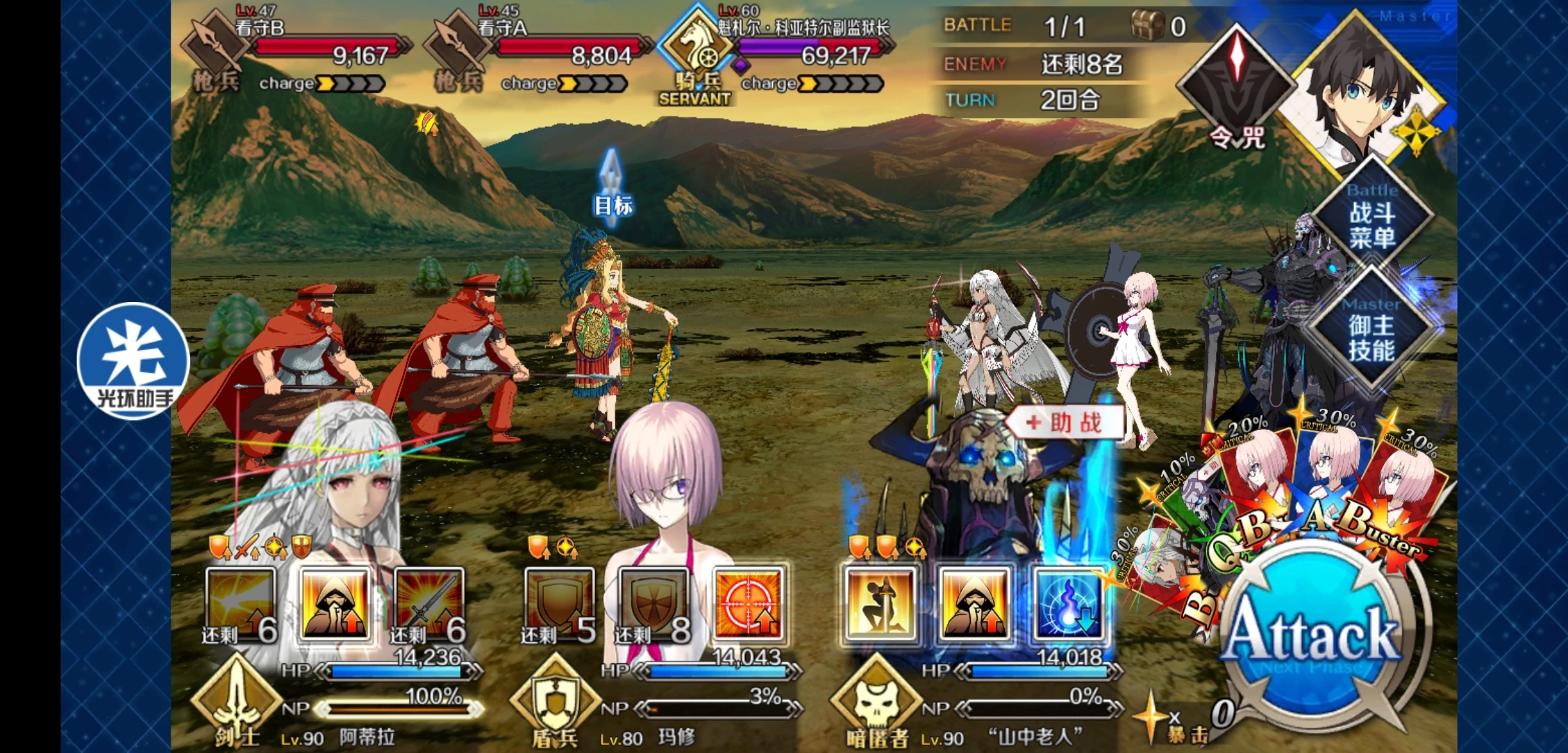Screen dimensions: 1568x753
Task: Use Mash's orange crosshair target skill
Action: click(x=749, y=604)
